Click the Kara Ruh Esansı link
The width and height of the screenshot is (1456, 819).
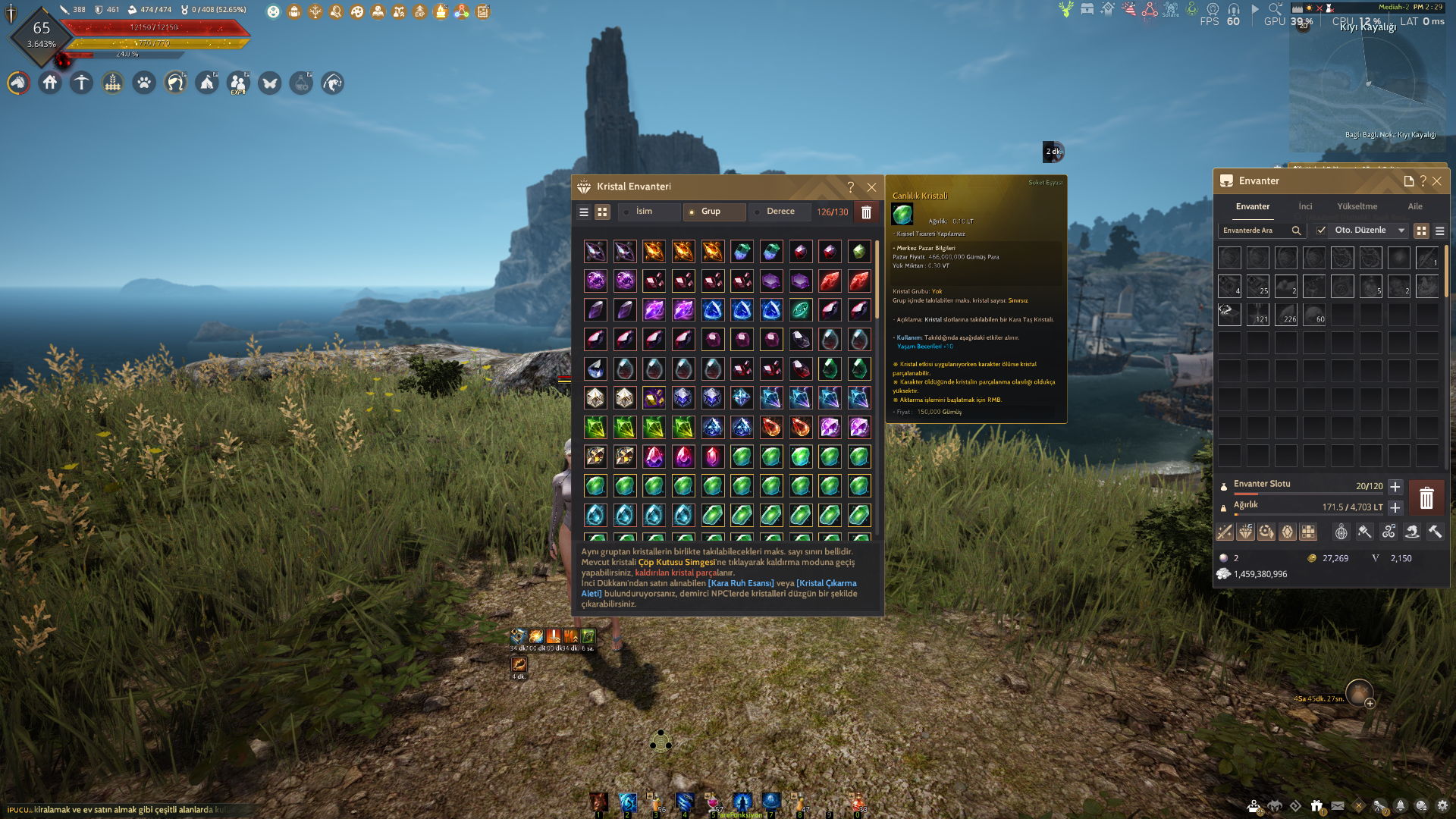742,583
